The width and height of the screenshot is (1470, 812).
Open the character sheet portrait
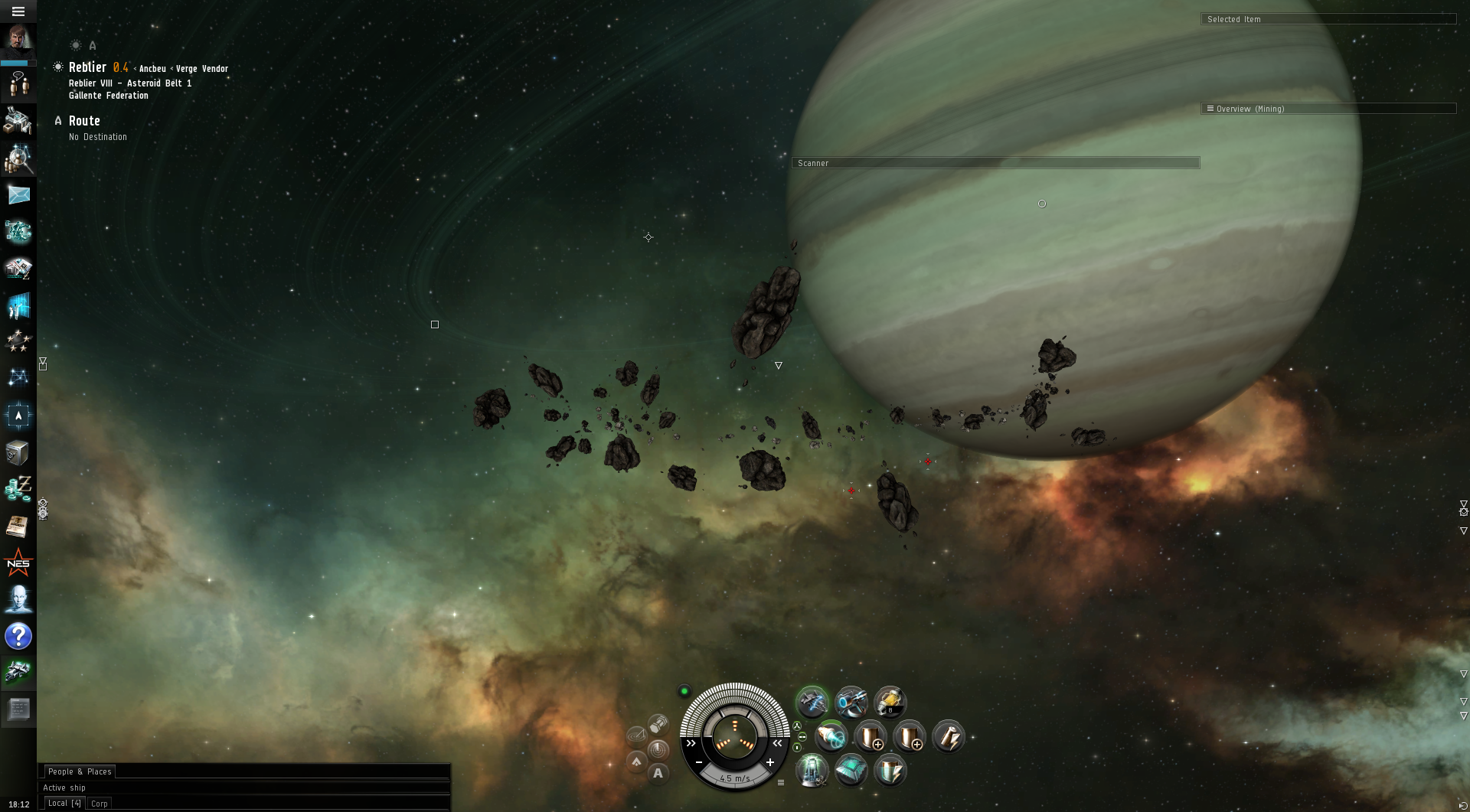[x=18, y=38]
